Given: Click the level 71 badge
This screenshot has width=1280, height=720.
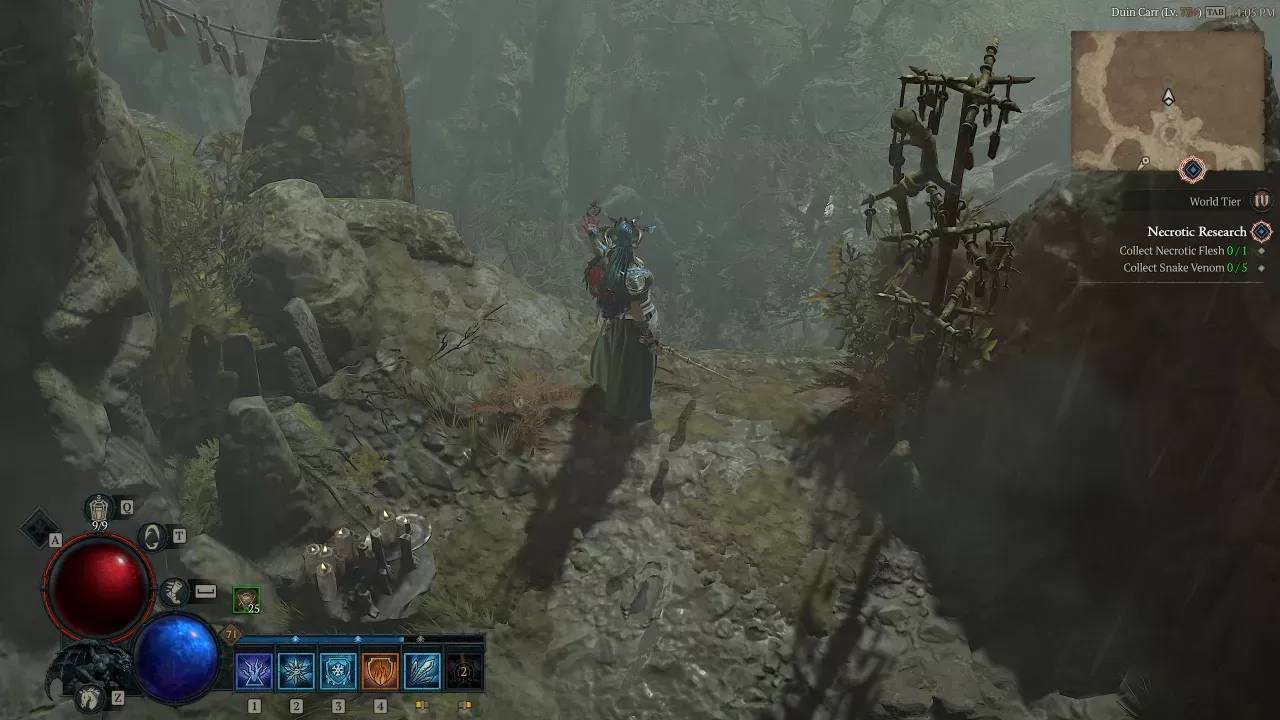Looking at the screenshot, I should point(231,634).
